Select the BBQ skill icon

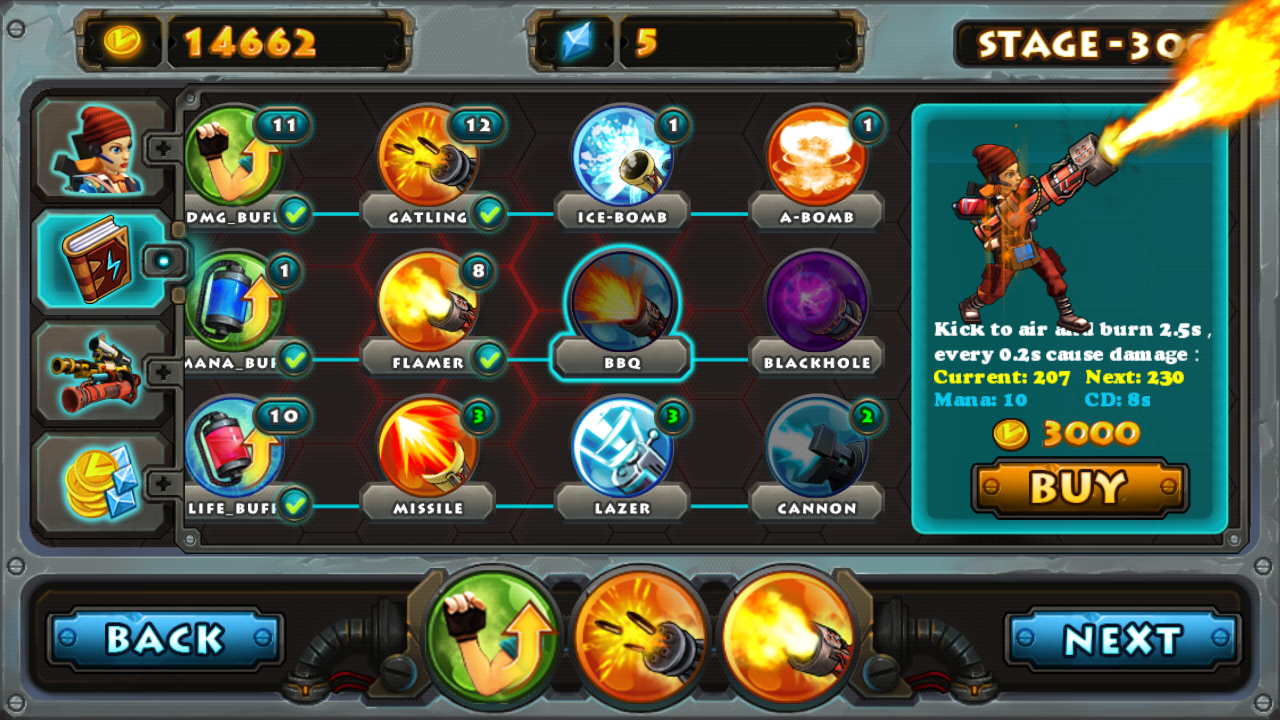coord(622,302)
